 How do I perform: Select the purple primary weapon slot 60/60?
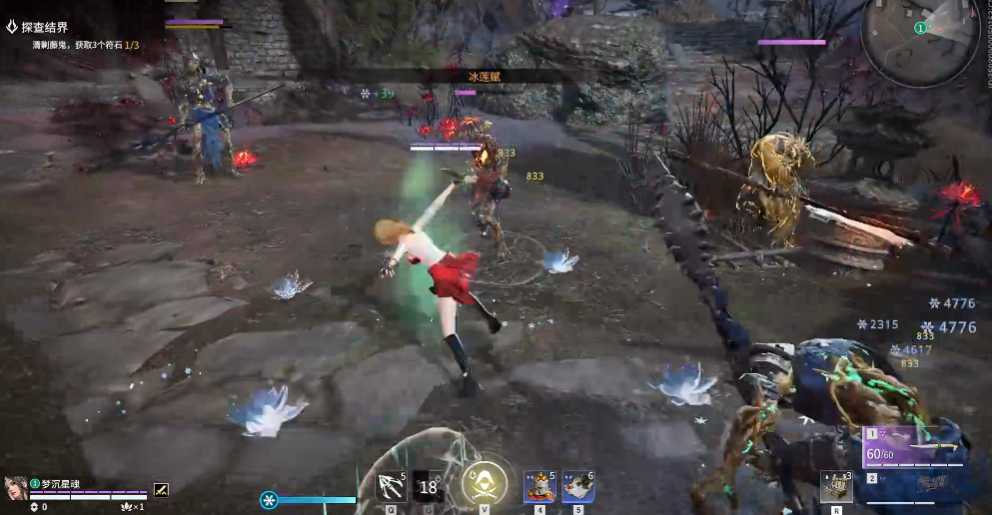tap(912, 448)
